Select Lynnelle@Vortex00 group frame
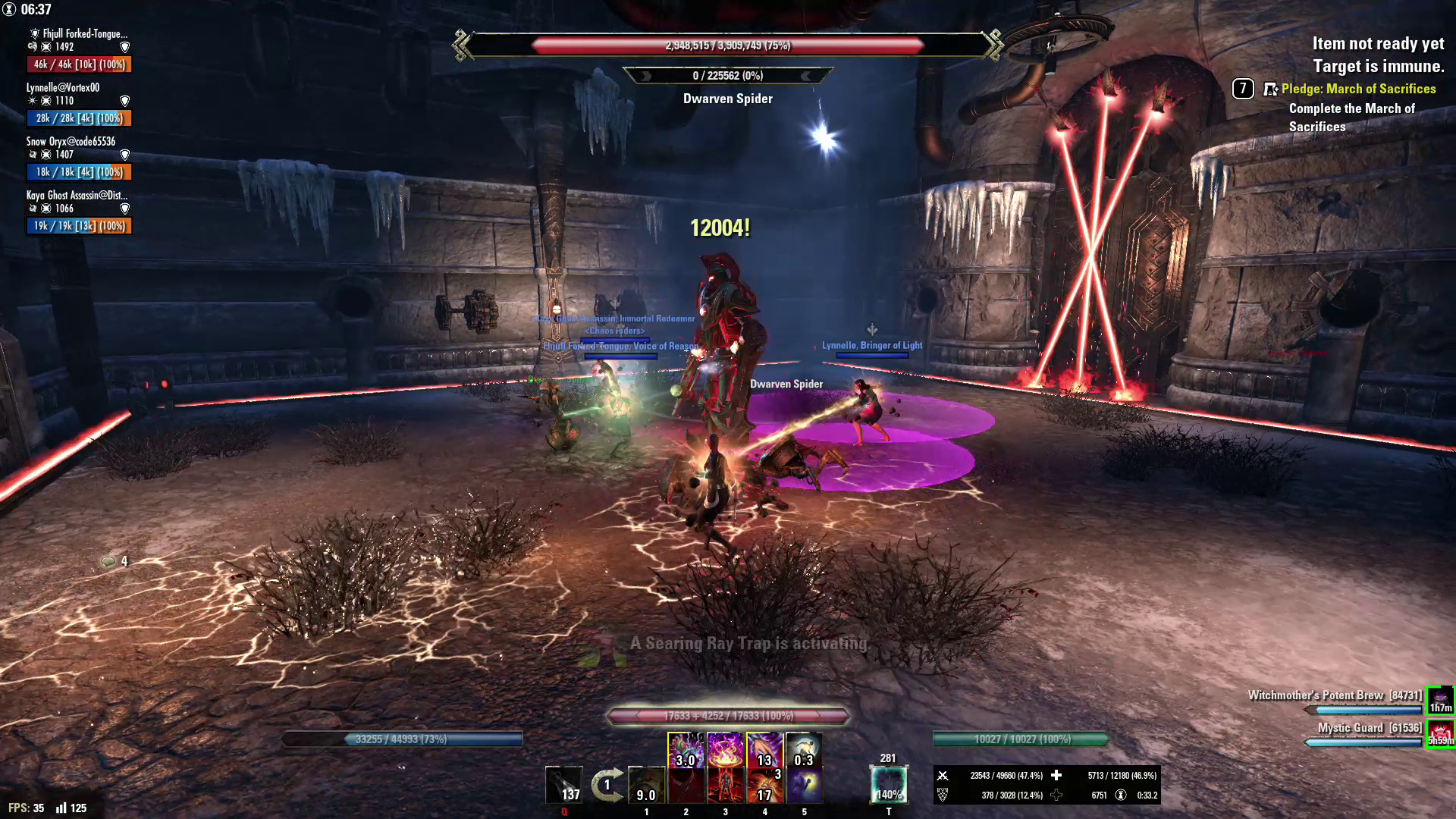Image resolution: width=1456 pixels, height=819 pixels. (79, 104)
